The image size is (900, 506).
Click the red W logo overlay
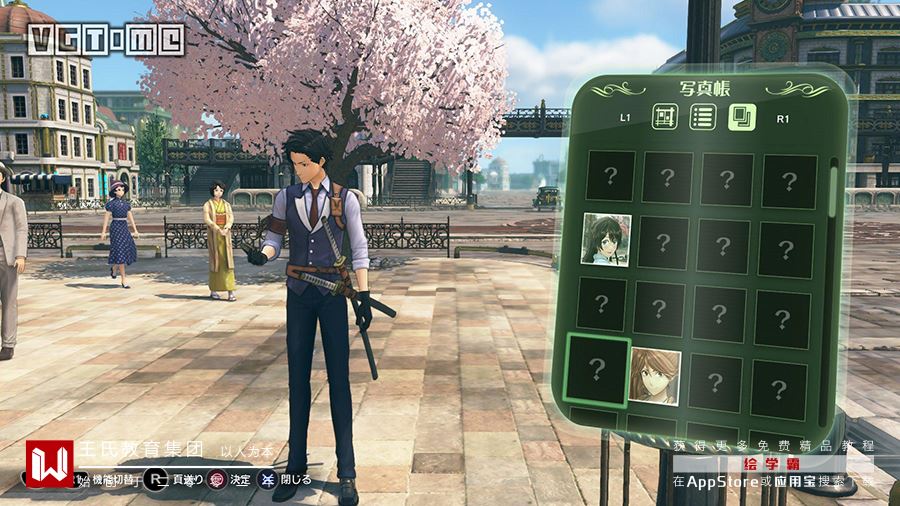pos(49,463)
